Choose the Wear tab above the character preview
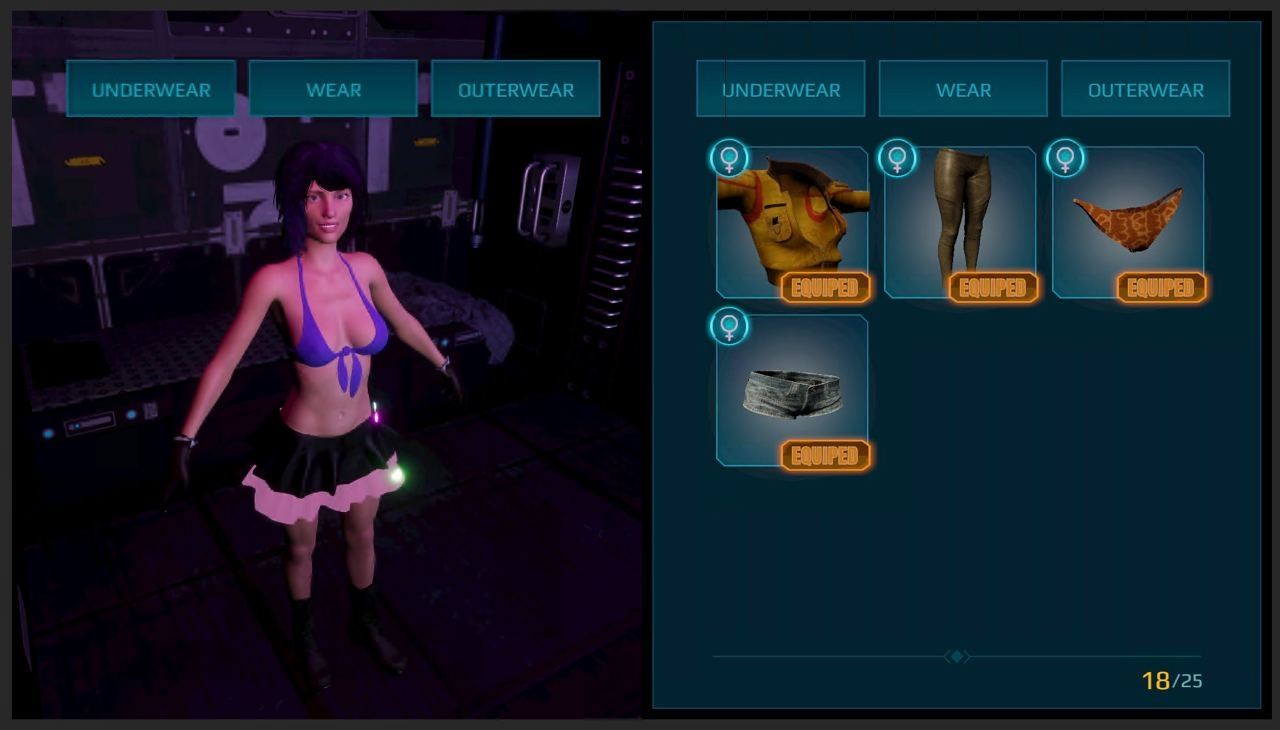This screenshot has width=1280, height=730. (x=333, y=89)
